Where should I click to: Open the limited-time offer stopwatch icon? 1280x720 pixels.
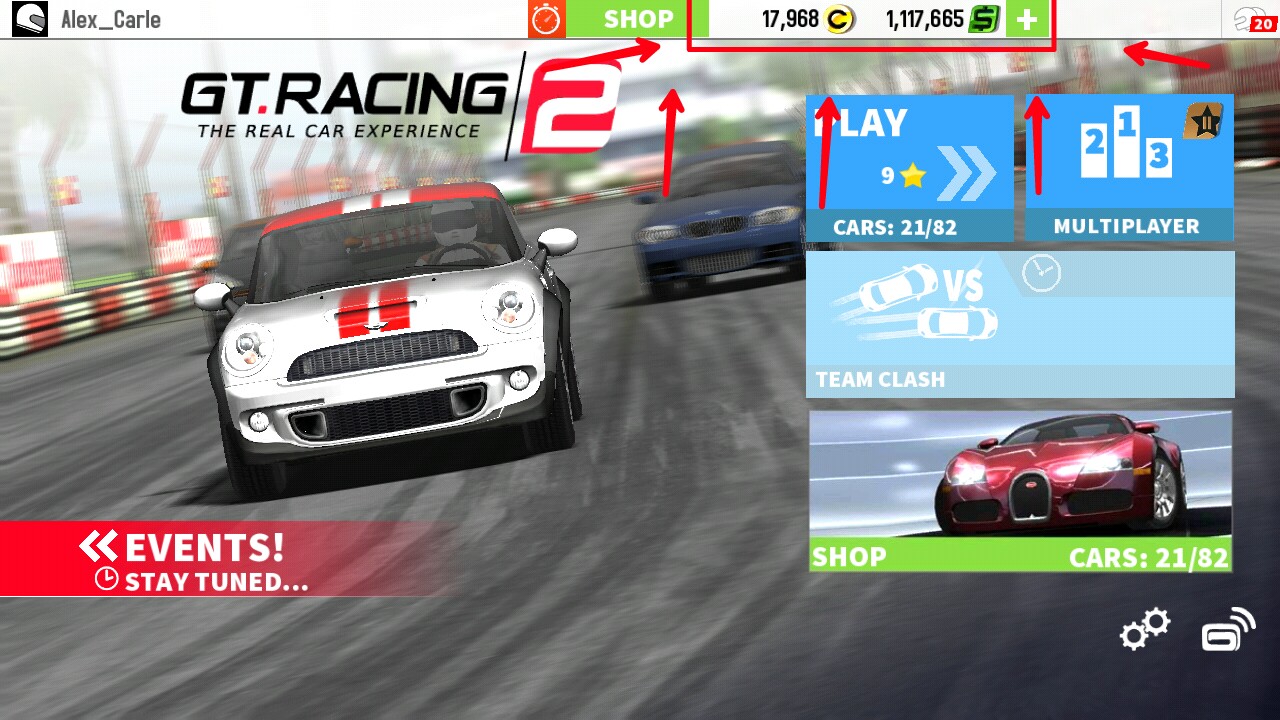tap(545, 17)
